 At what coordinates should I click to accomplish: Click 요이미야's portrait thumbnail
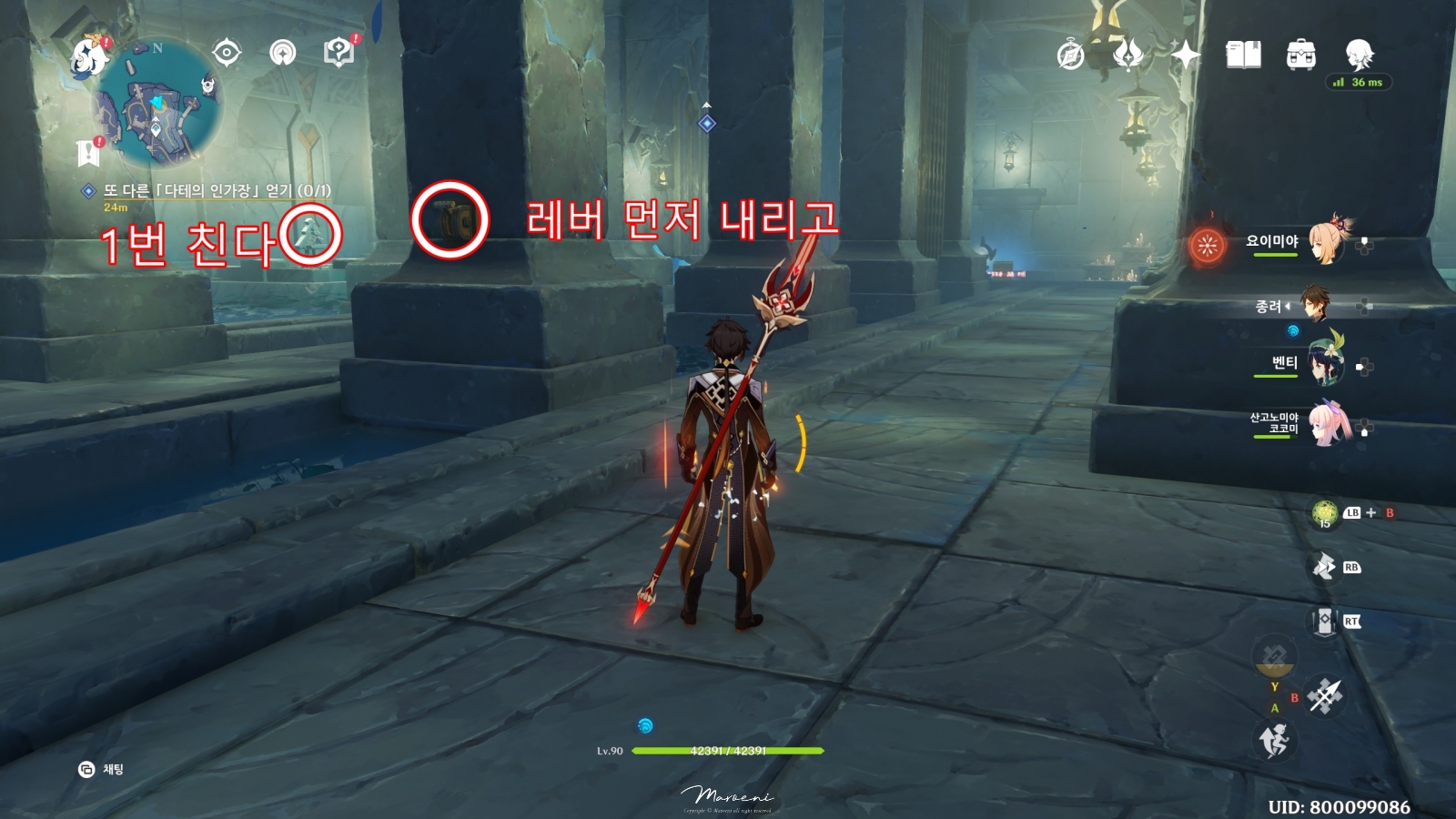(1324, 244)
